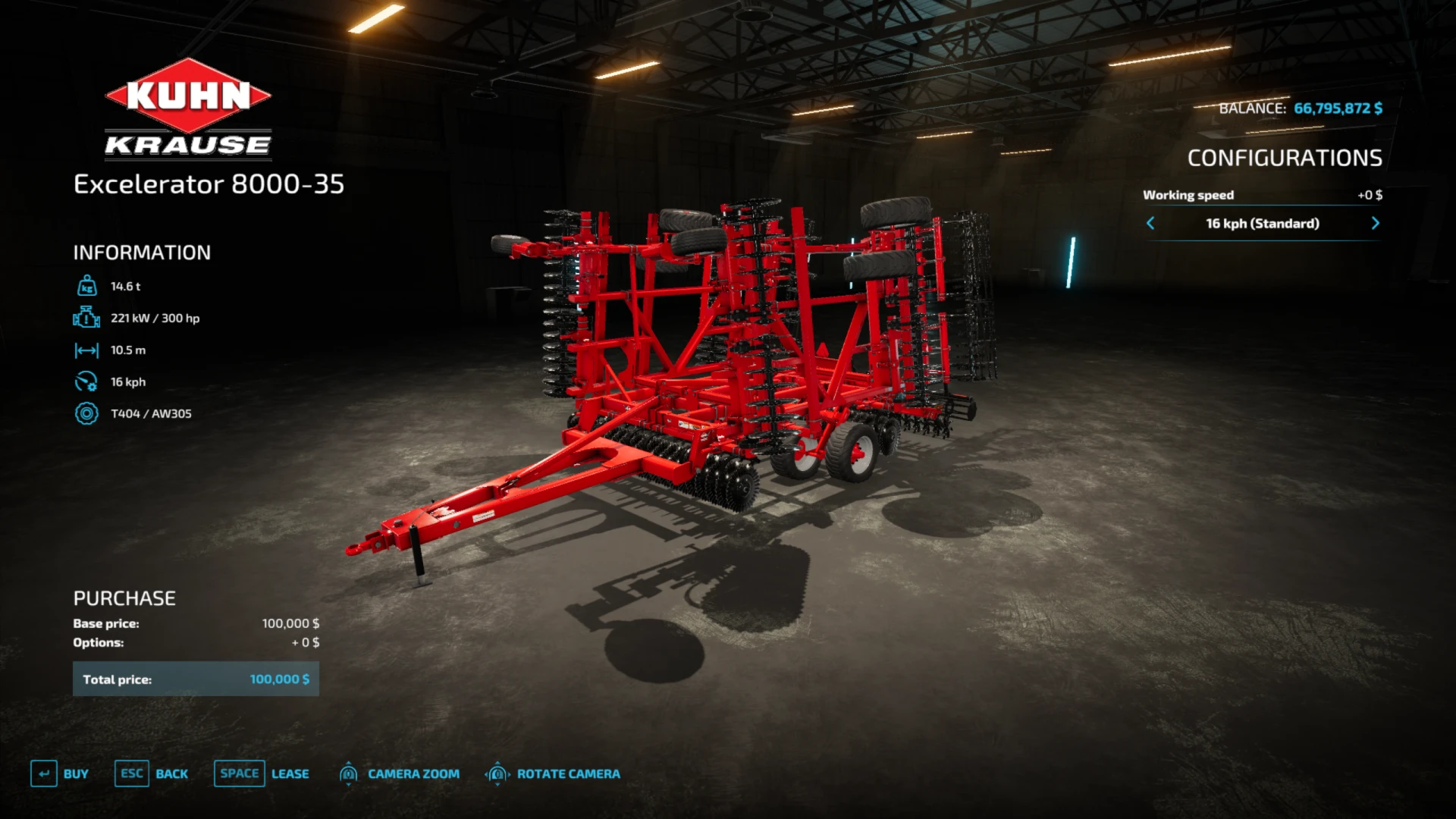1456x819 pixels.
Task: Click the rotate camera icon
Action: pos(498,773)
